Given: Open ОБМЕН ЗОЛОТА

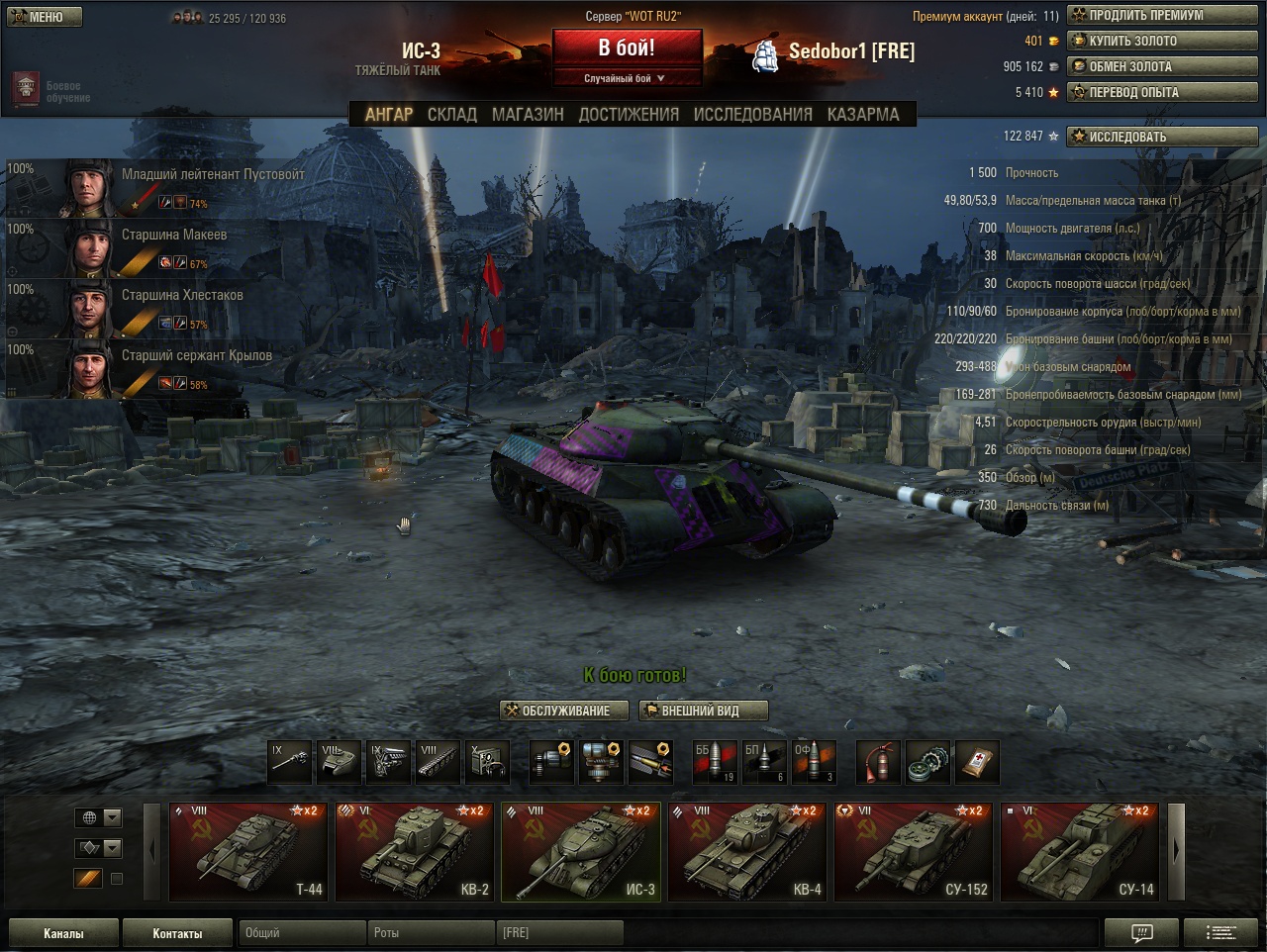Looking at the screenshot, I should [1162, 67].
